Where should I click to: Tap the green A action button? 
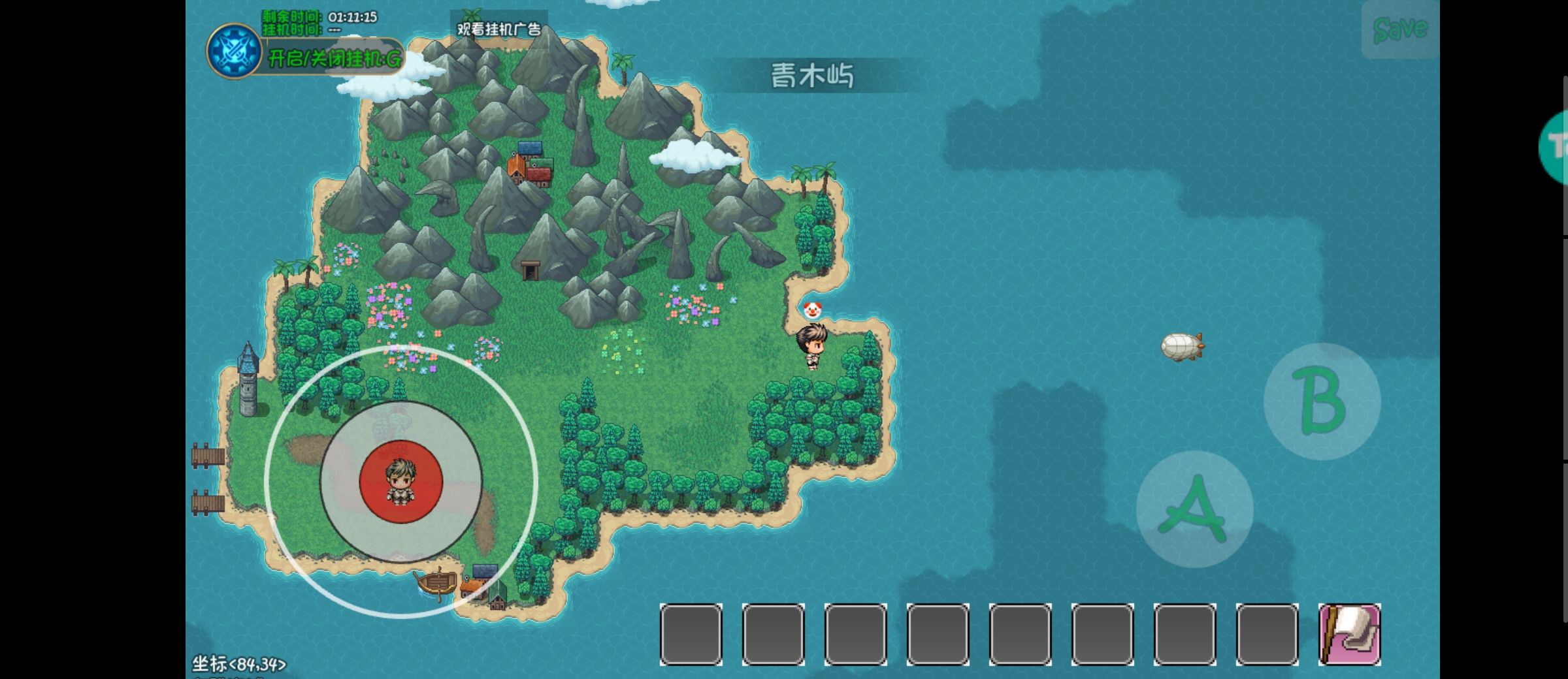point(1194,509)
